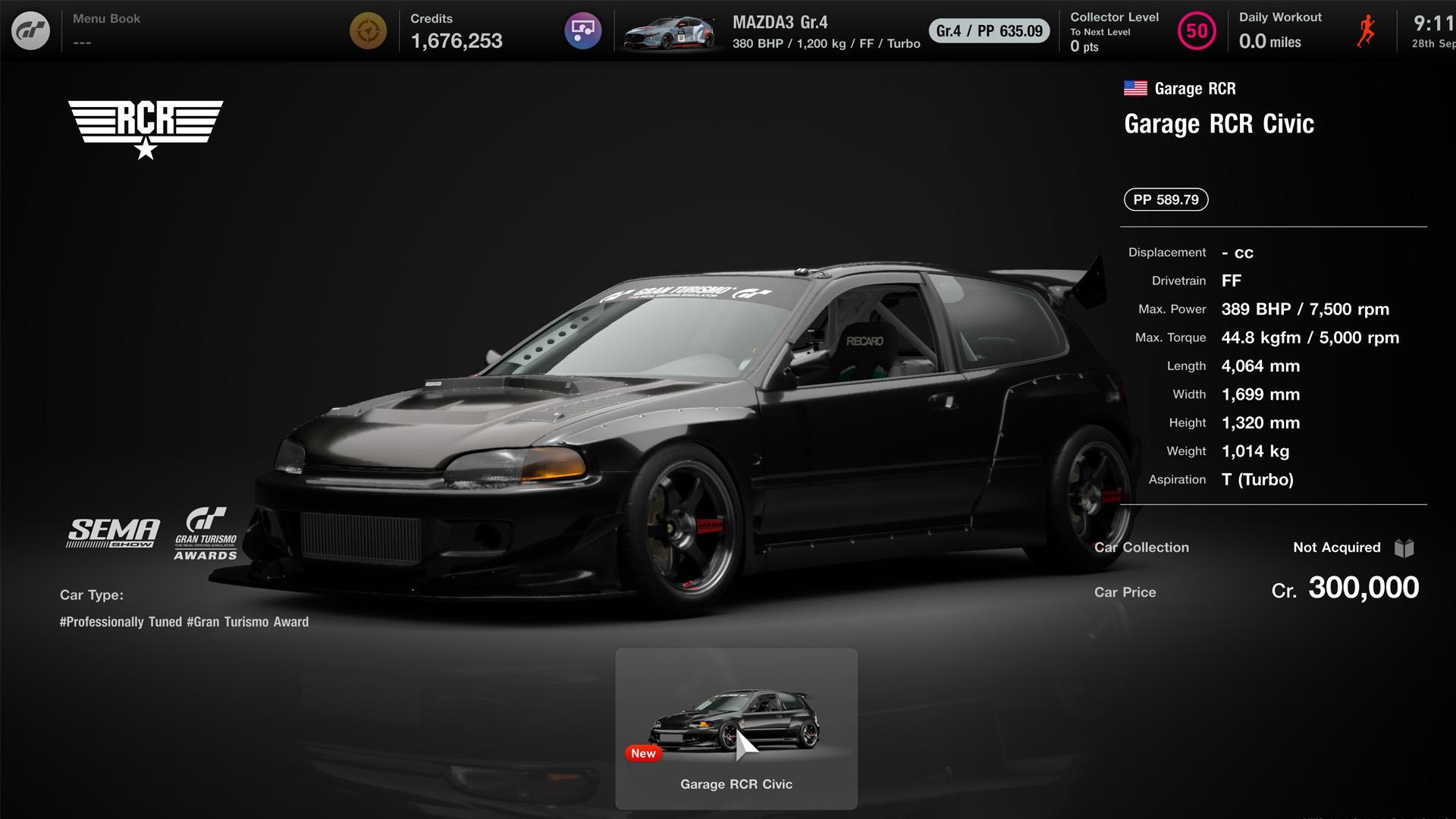This screenshot has width=1456, height=819.
Task: Click the Not Acquired collection status
Action: tap(1335, 547)
